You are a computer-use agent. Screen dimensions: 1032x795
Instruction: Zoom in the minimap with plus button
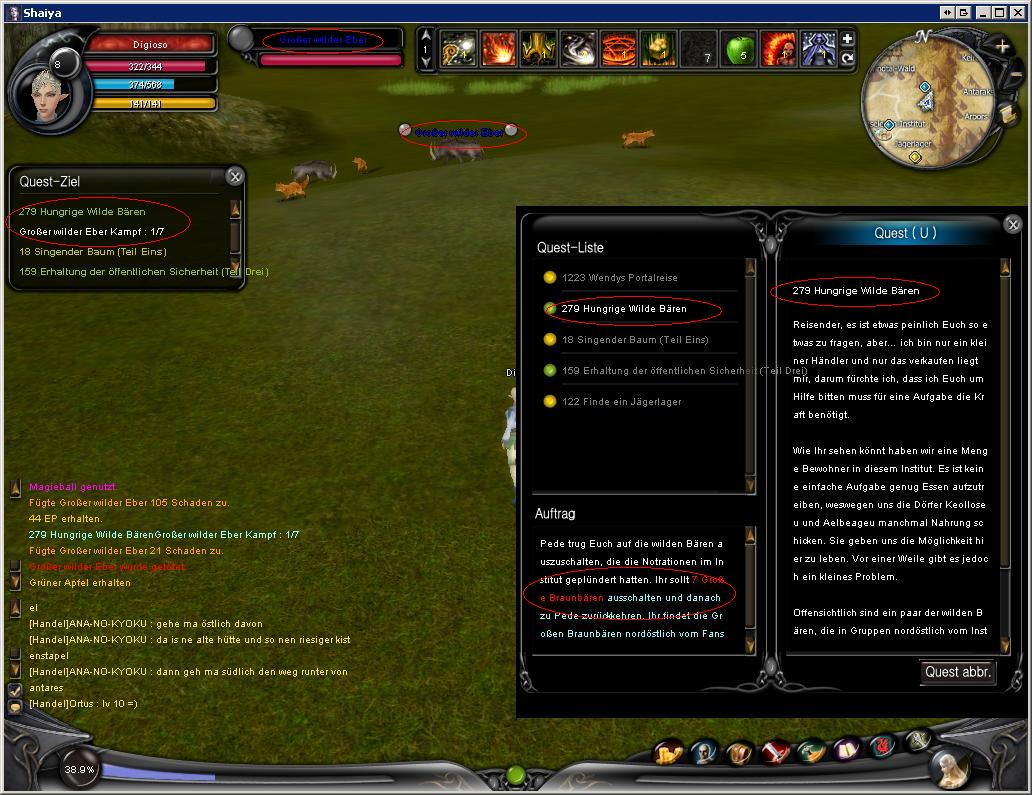click(1002, 46)
